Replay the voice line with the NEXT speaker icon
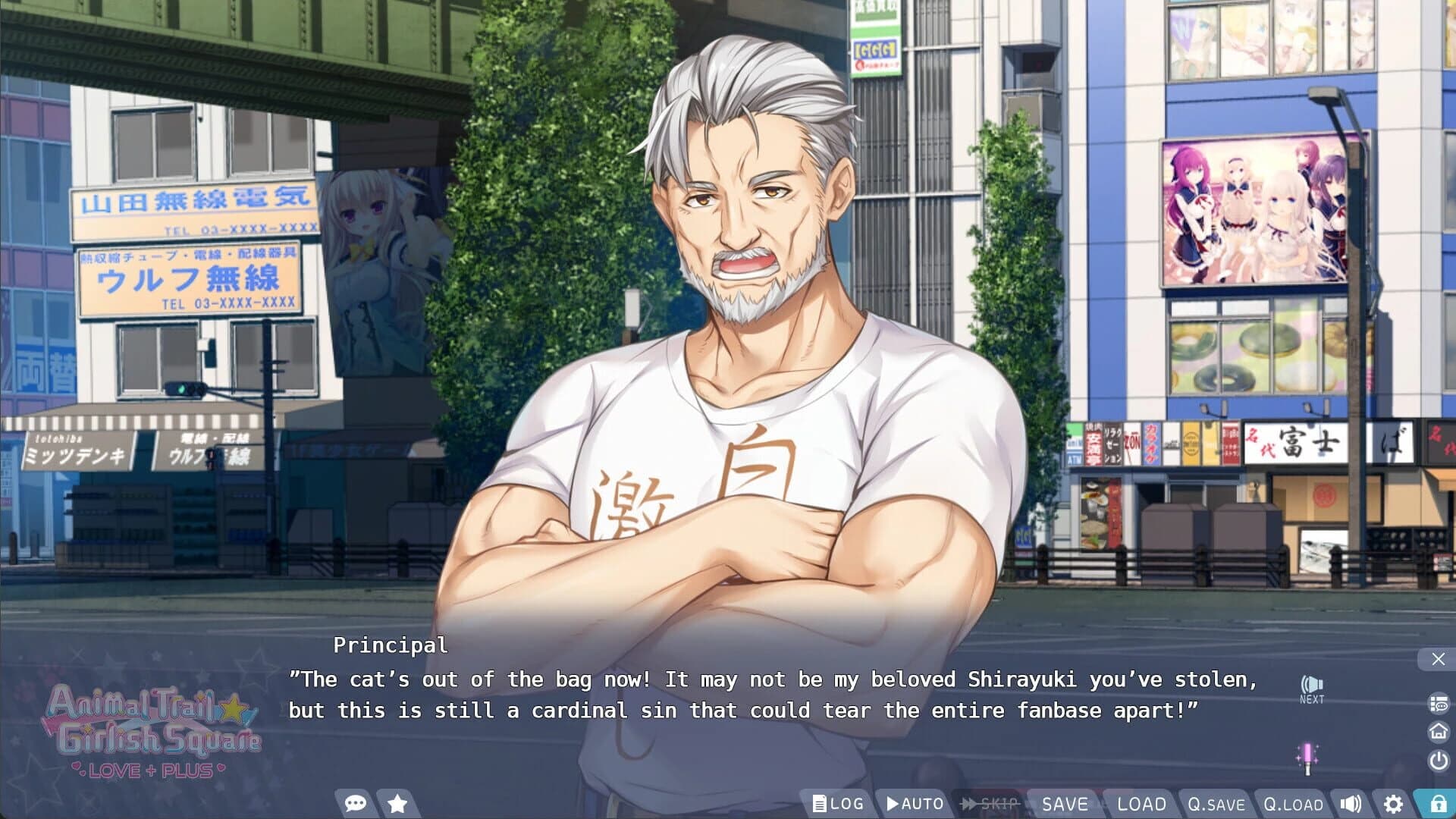Image resolution: width=1456 pixels, height=819 pixels. coord(1311,685)
